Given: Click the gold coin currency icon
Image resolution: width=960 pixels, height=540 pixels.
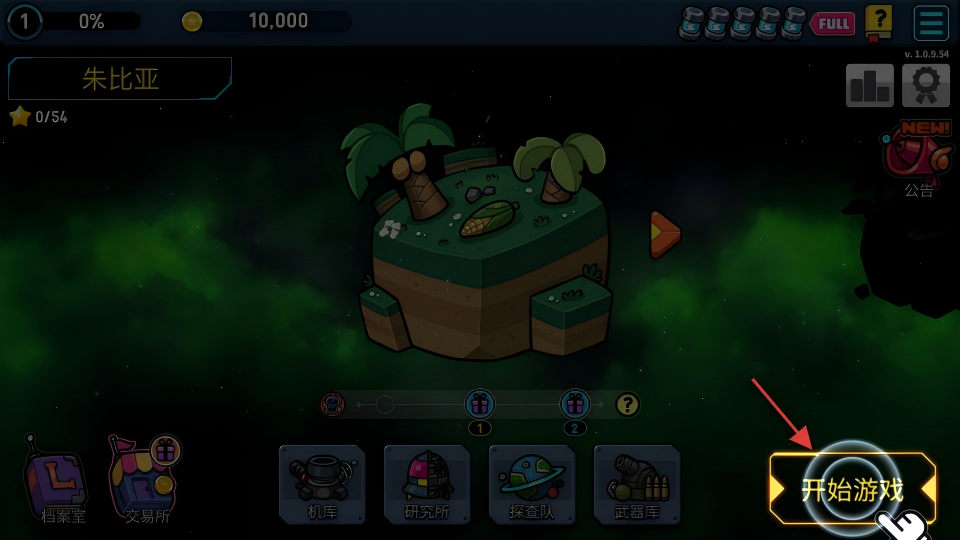Looking at the screenshot, I should click(192, 21).
